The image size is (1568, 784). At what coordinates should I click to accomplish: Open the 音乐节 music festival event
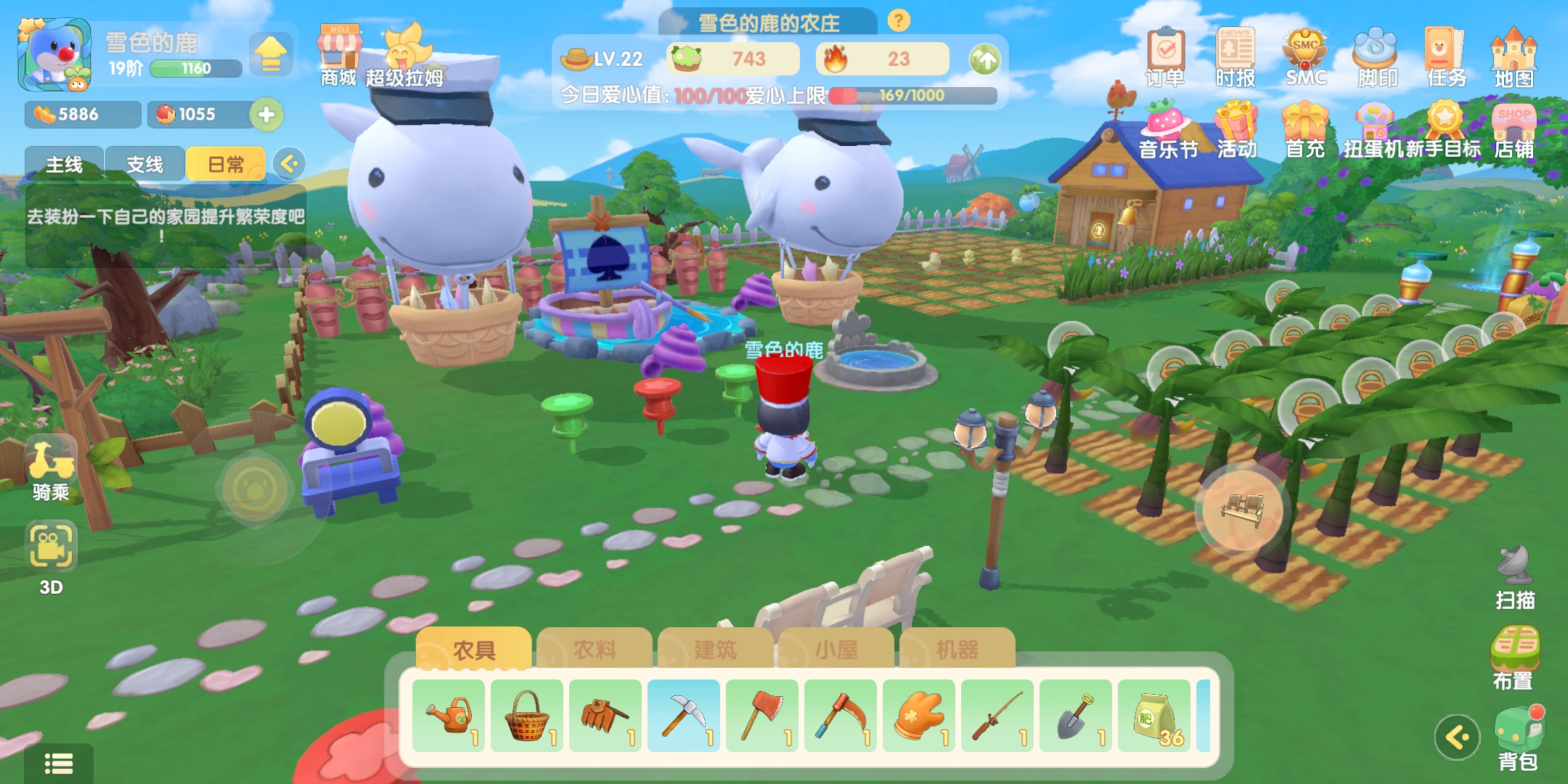[x=1167, y=131]
